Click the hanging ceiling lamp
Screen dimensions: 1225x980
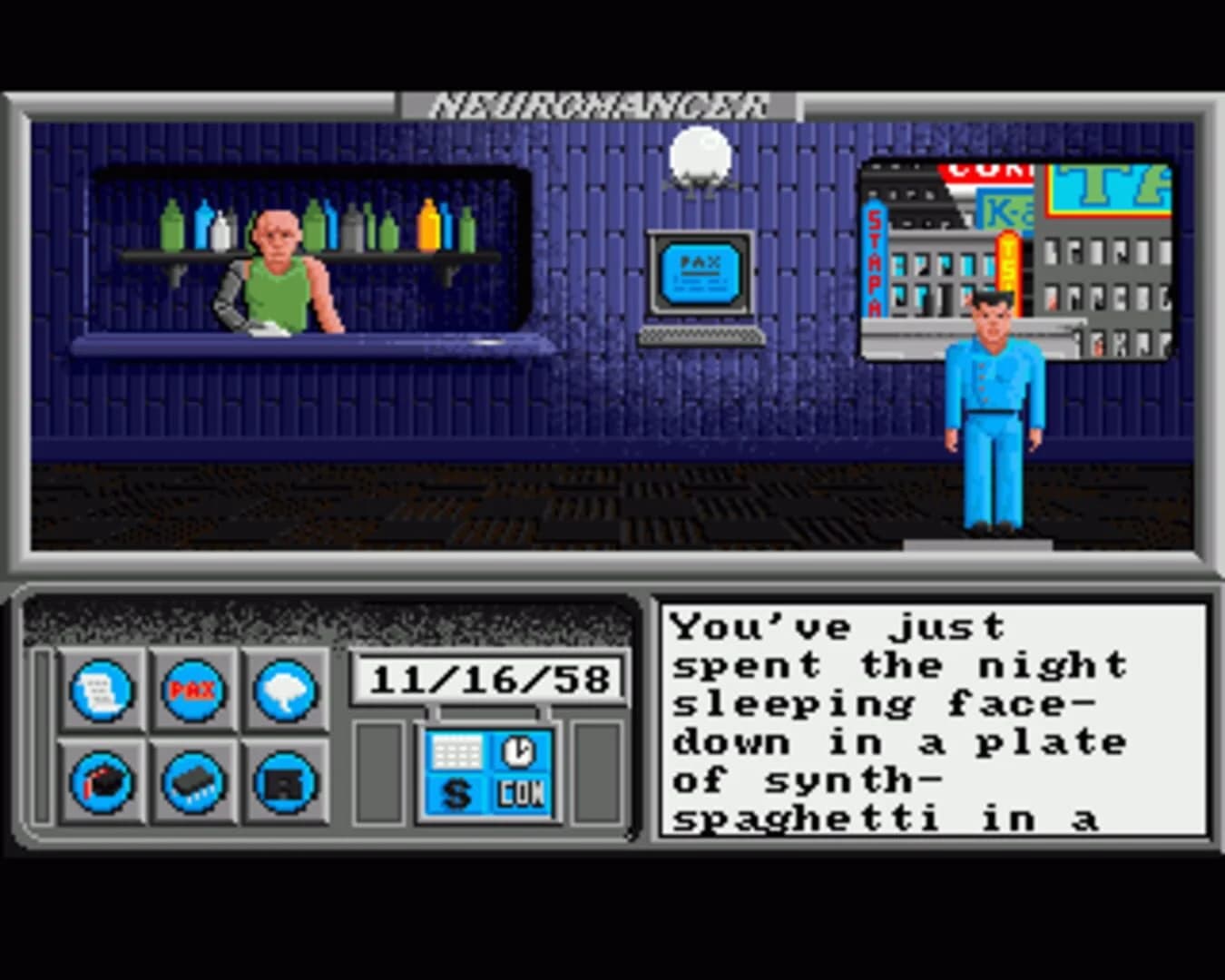[x=701, y=154]
